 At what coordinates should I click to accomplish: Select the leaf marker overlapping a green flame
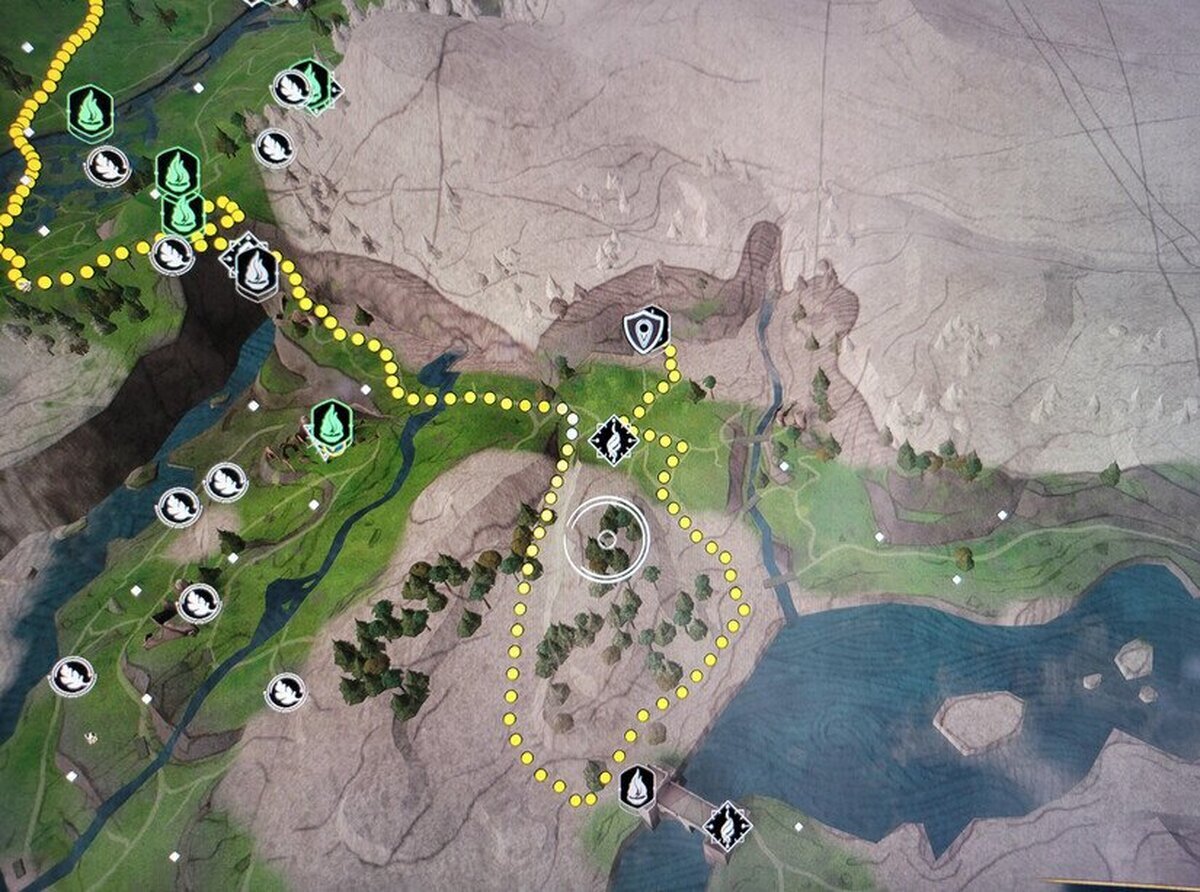[x=293, y=88]
